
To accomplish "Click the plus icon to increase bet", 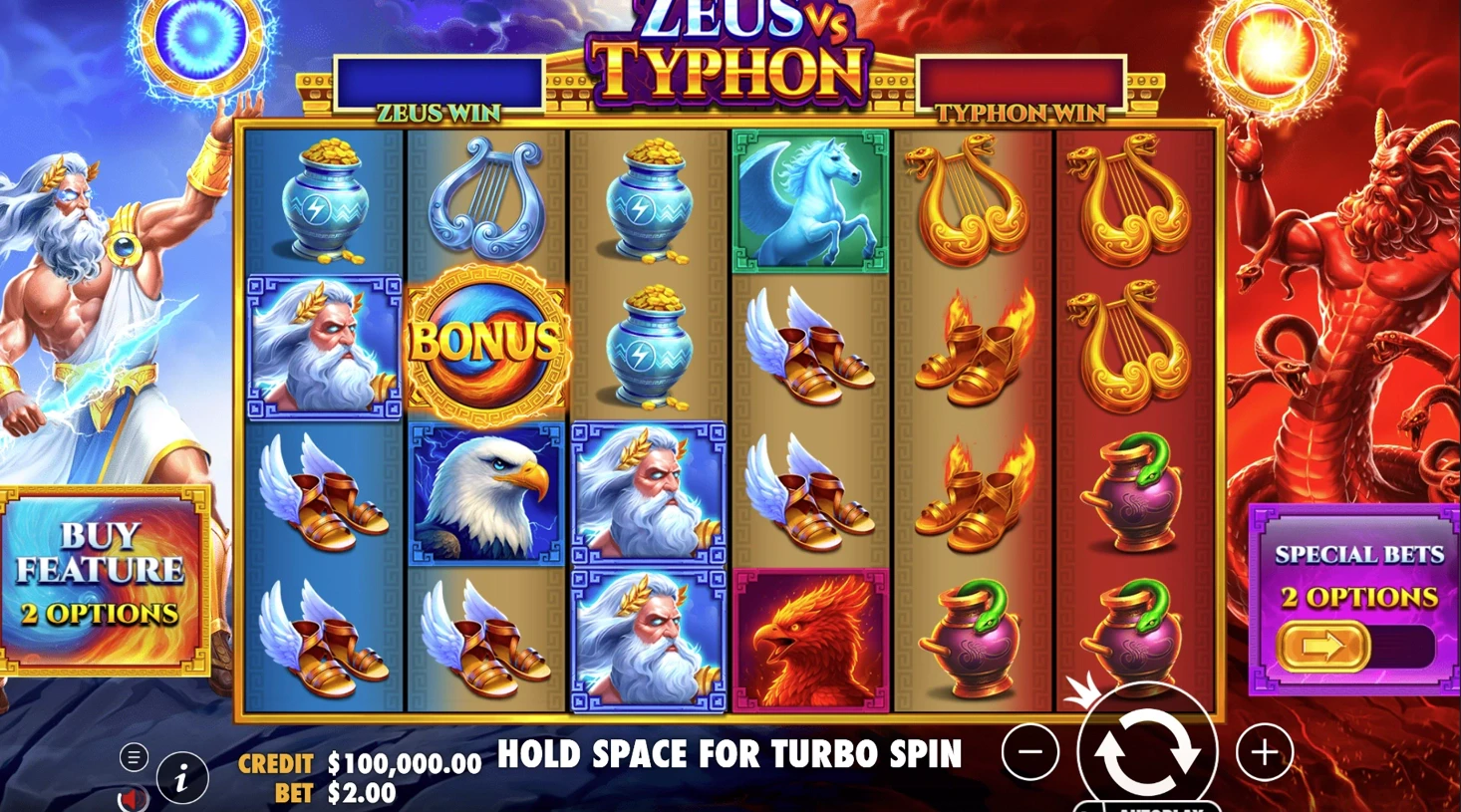I will [x=1264, y=754].
